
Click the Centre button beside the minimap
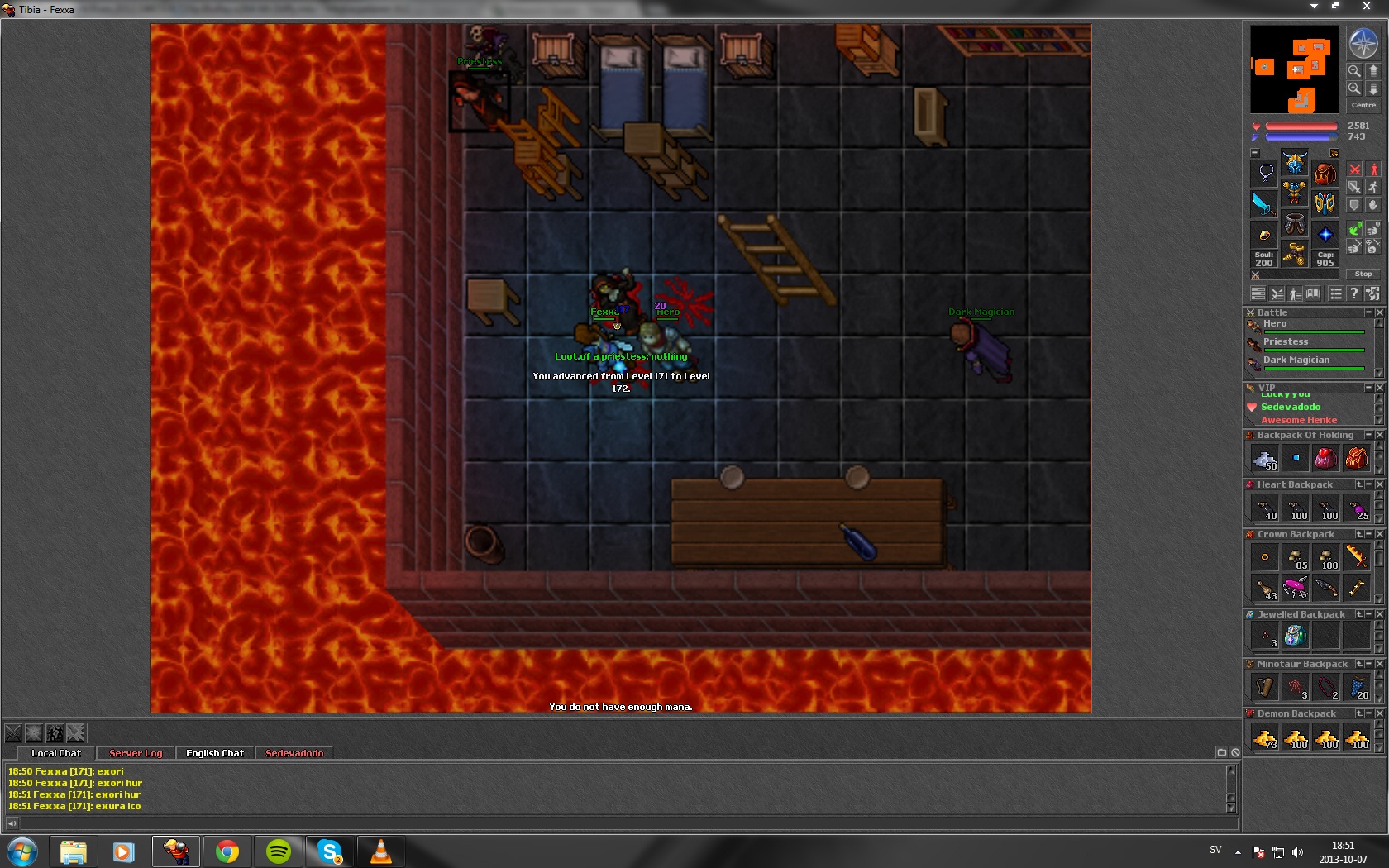pos(1363,105)
